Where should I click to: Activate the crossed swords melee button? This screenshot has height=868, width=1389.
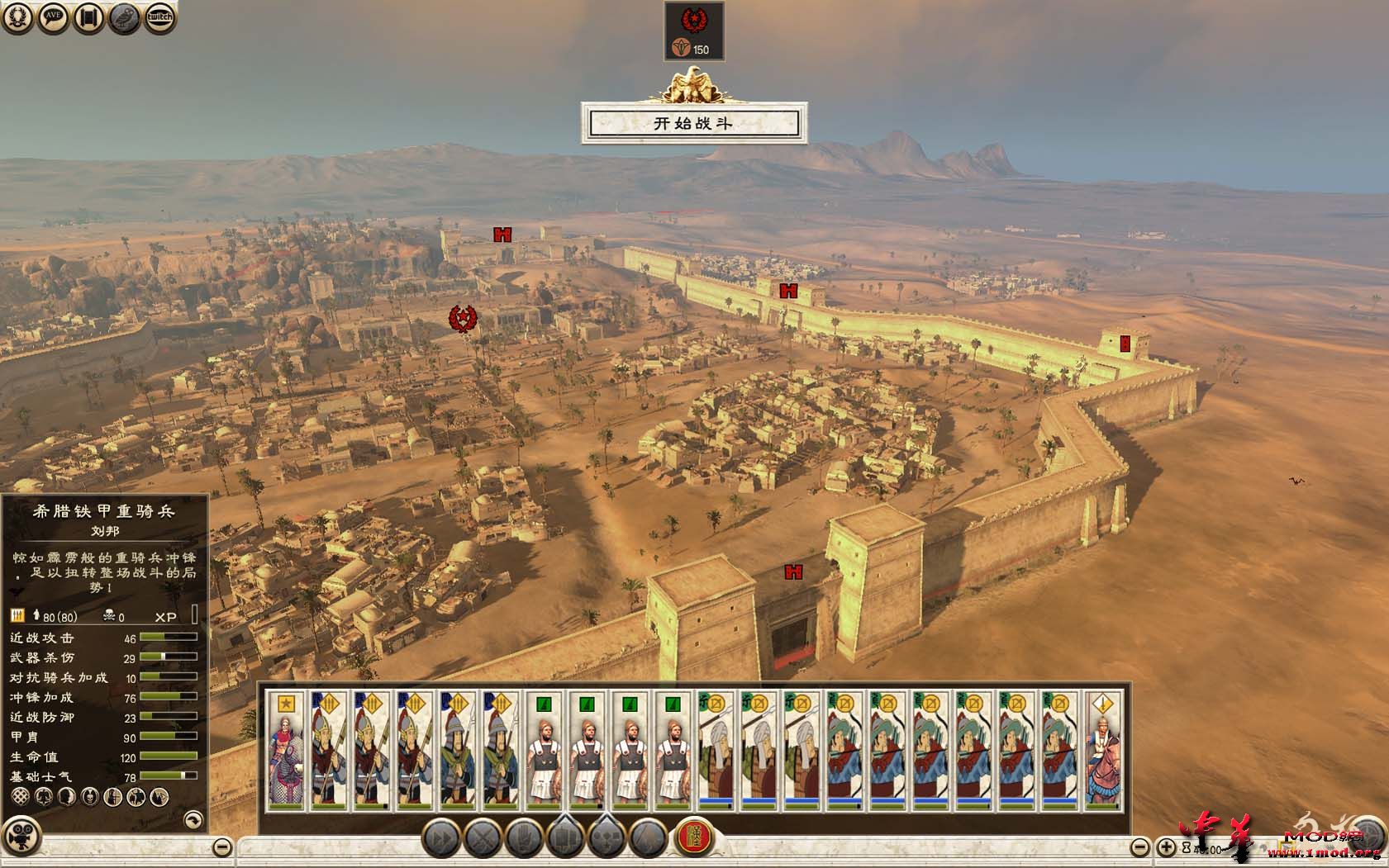[x=483, y=839]
